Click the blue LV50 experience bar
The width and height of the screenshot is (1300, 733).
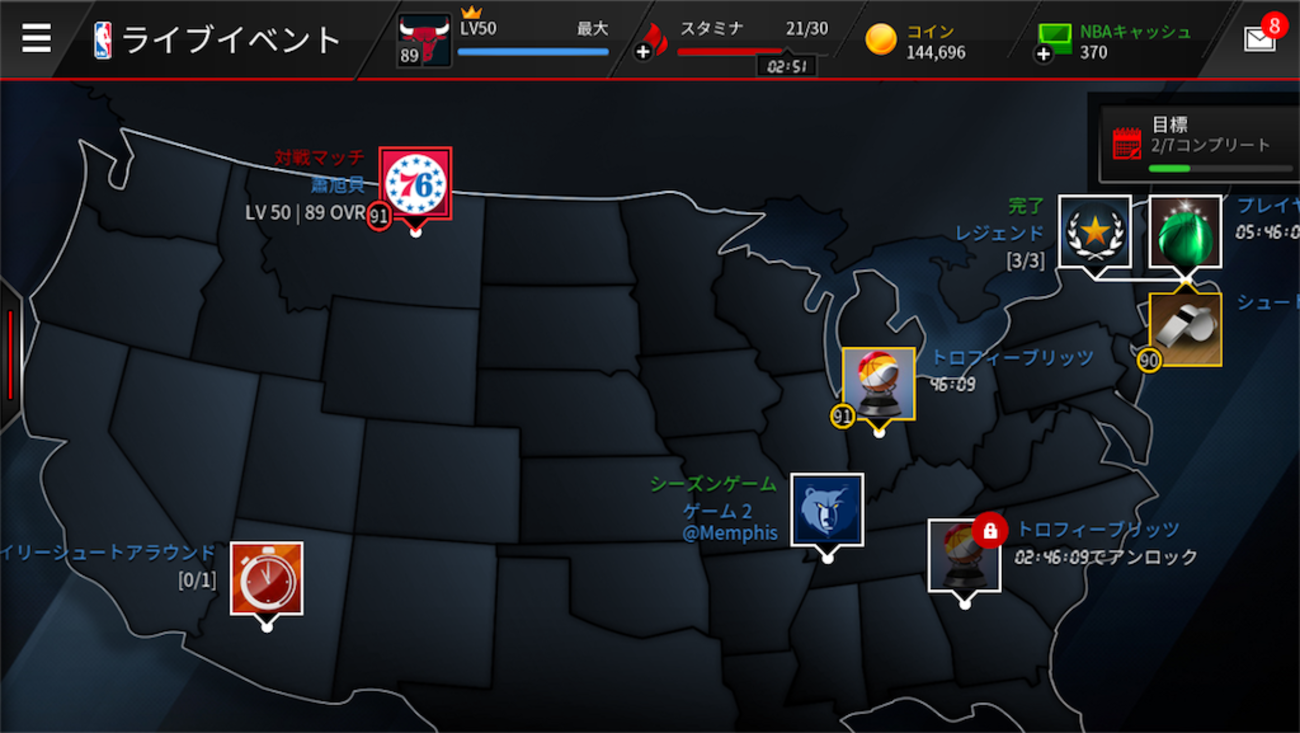[x=533, y=51]
